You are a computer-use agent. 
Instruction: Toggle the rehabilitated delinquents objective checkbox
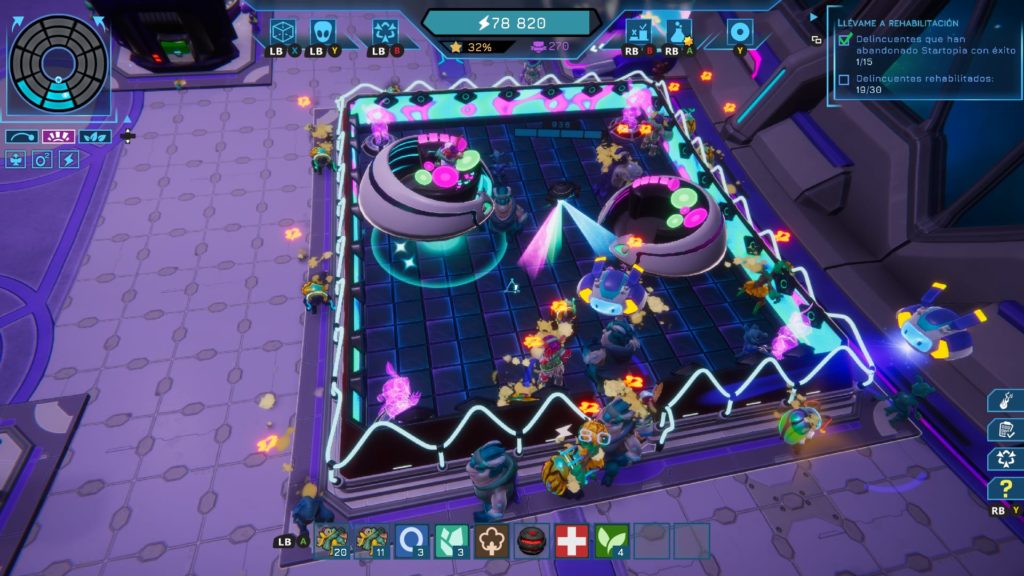pos(845,79)
